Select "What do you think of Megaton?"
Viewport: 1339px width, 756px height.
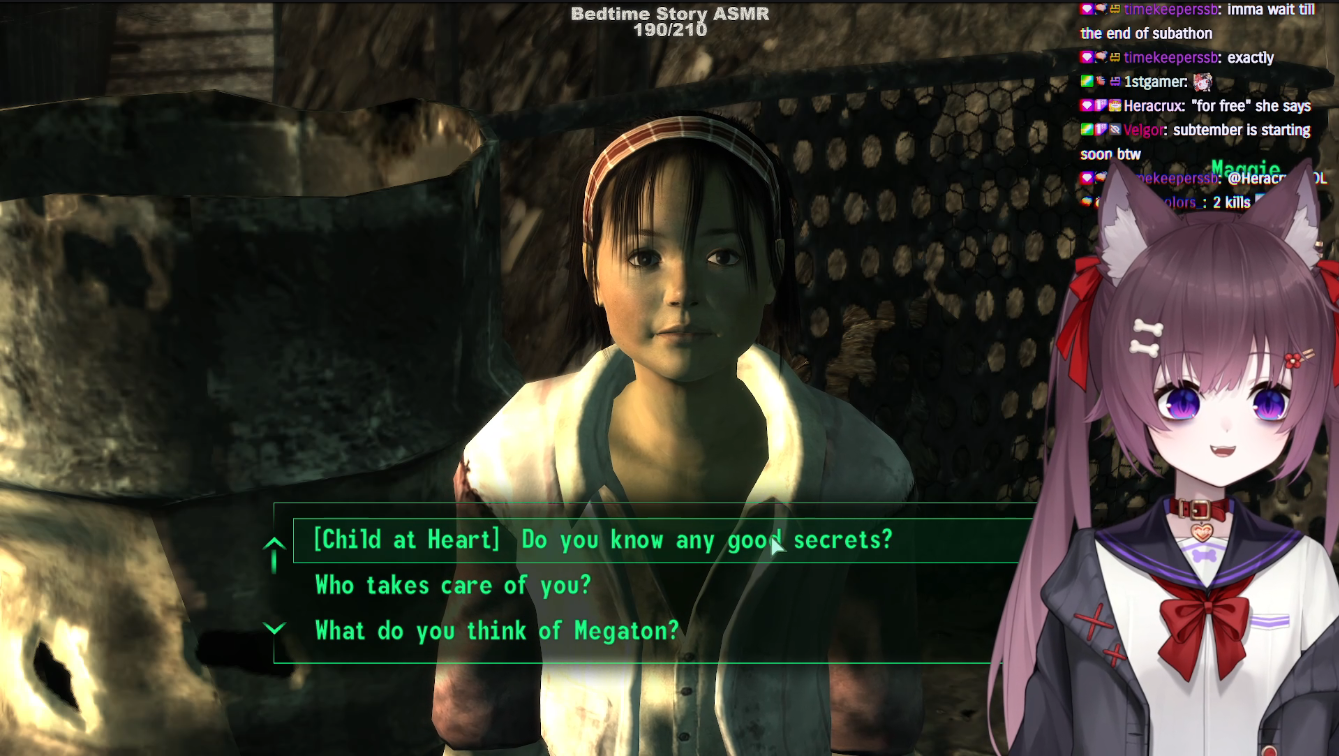496,631
